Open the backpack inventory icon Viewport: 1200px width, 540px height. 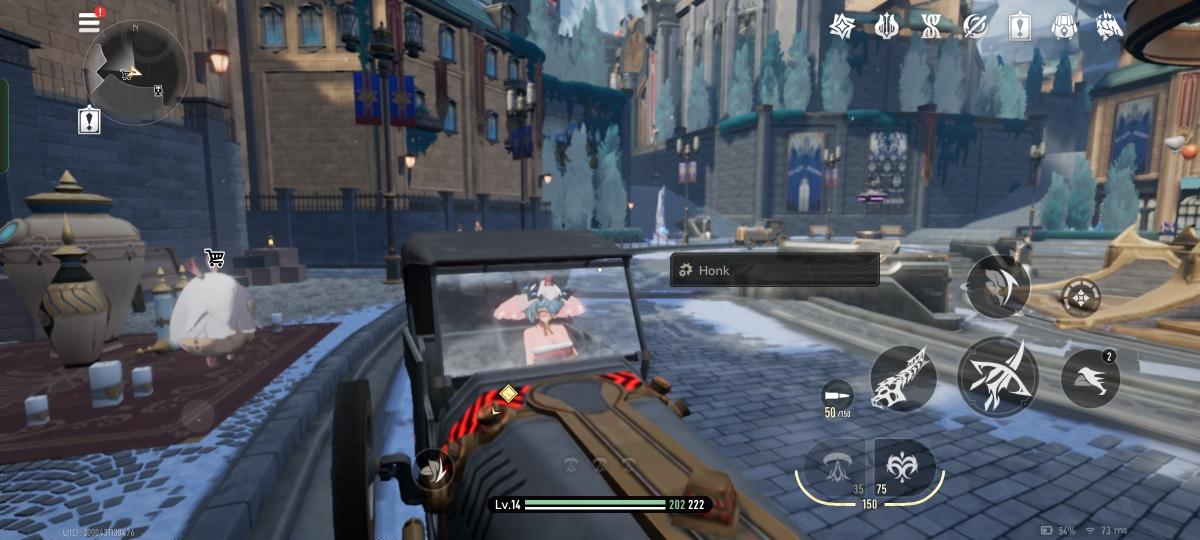tap(1065, 26)
